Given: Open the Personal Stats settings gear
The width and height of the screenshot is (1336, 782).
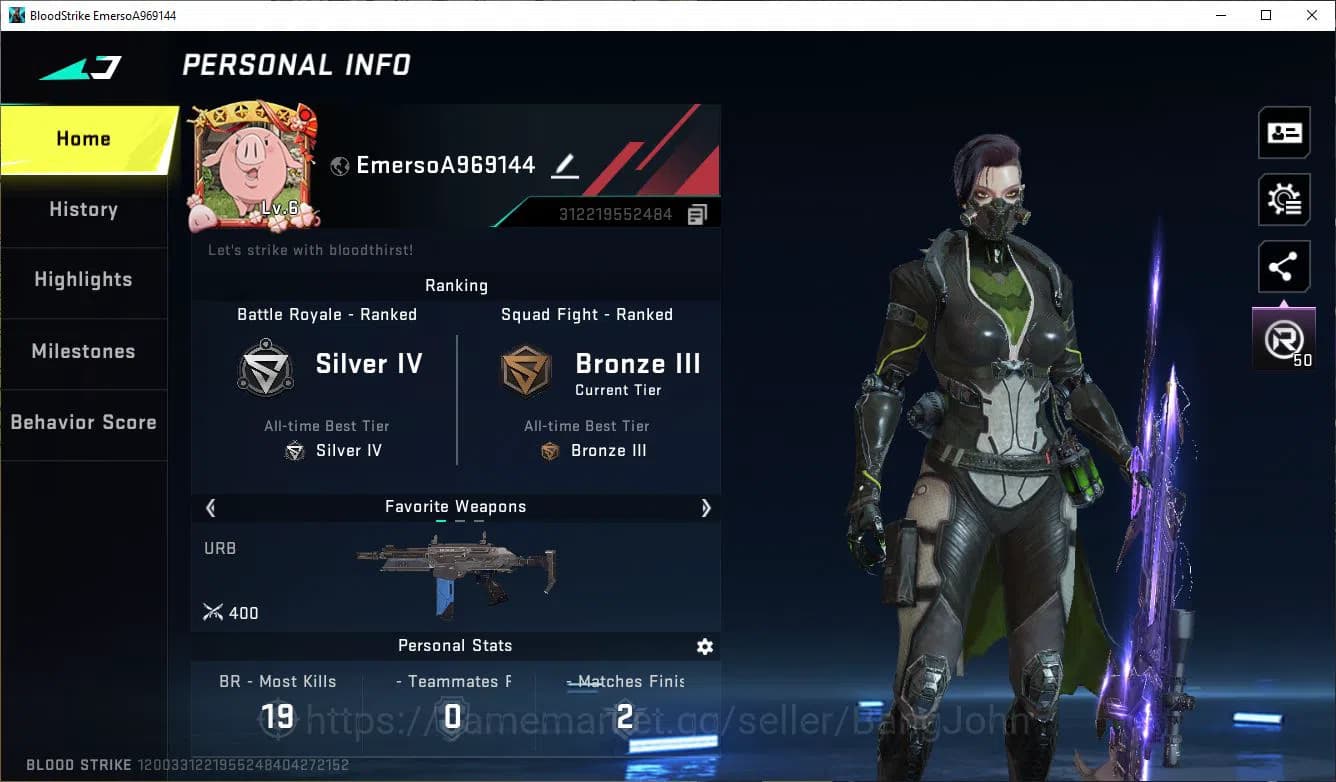Looking at the screenshot, I should pyautogui.click(x=705, y=647).
